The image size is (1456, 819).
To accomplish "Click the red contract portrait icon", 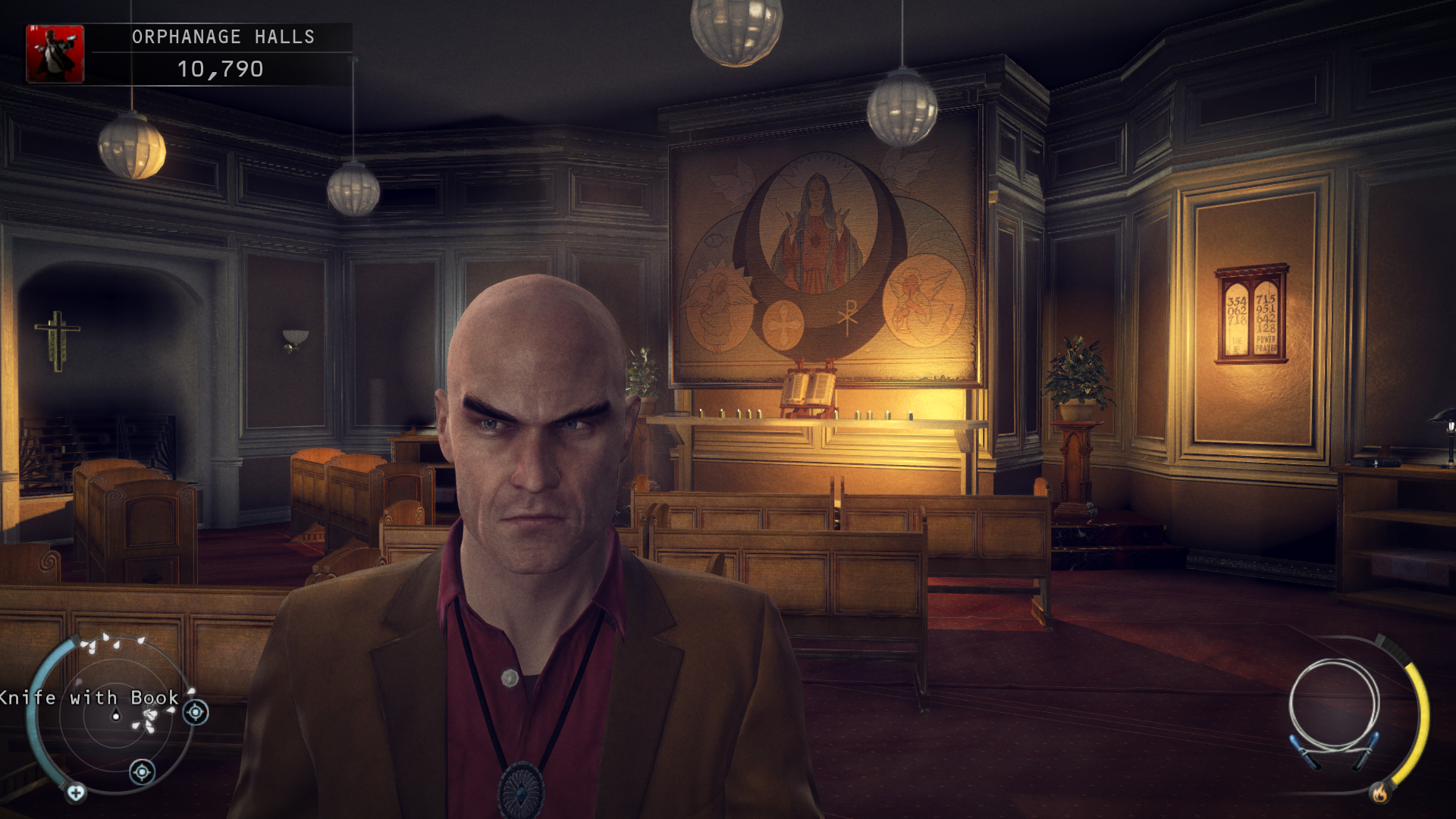I will click(x=55, y=53).
